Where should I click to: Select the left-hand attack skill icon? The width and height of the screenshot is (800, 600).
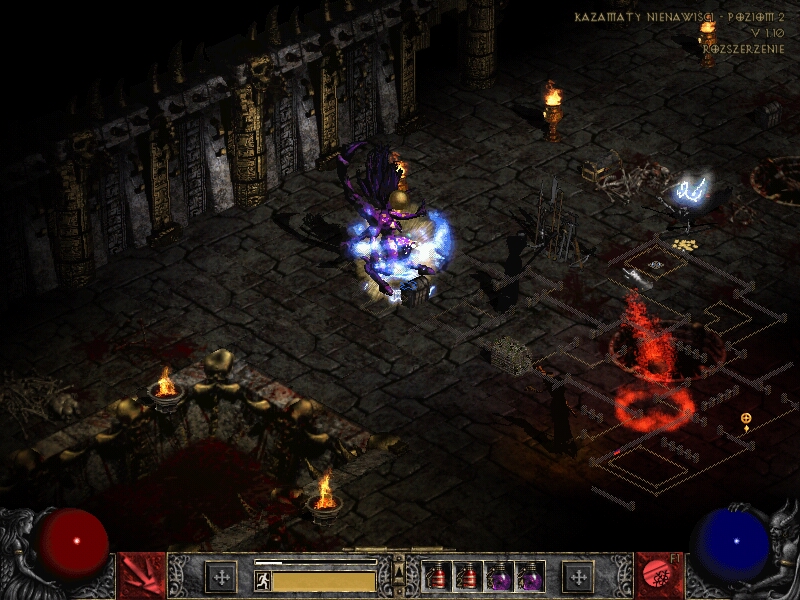coord(141,576)
